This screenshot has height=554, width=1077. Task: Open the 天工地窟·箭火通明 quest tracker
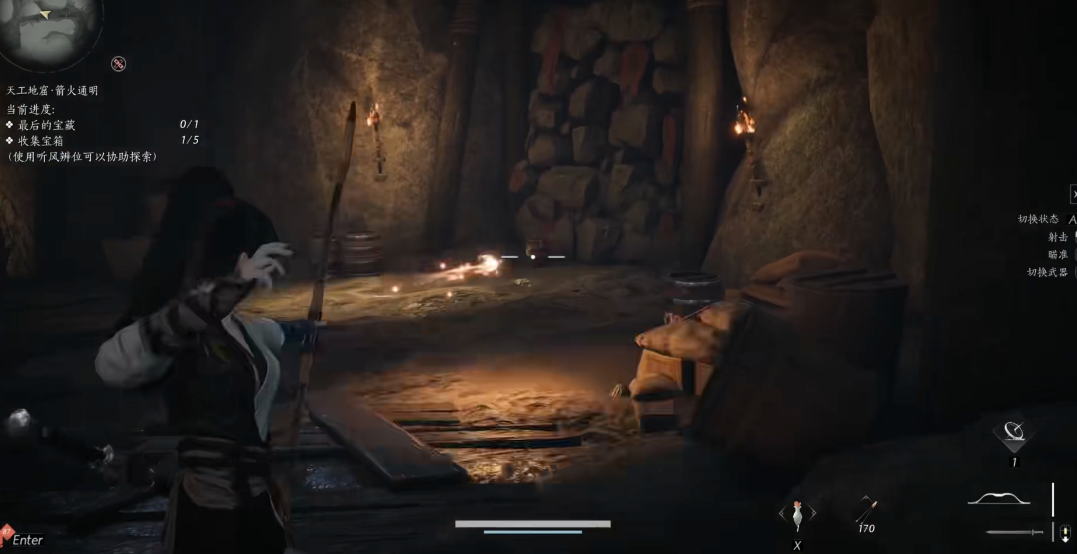[52, 90]
